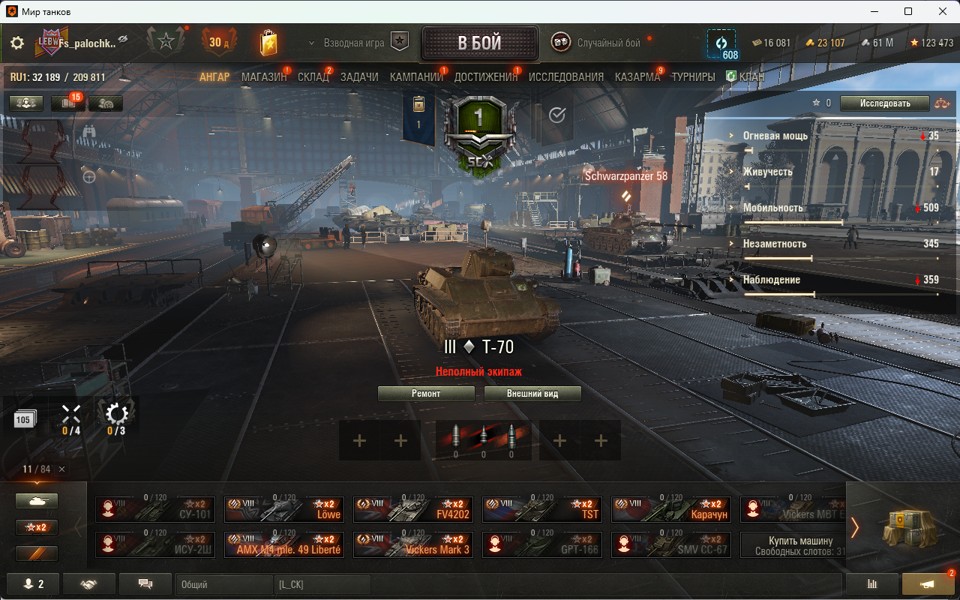Open the ИССЛЕДОВАНИЯ research tab

(566, 77)
